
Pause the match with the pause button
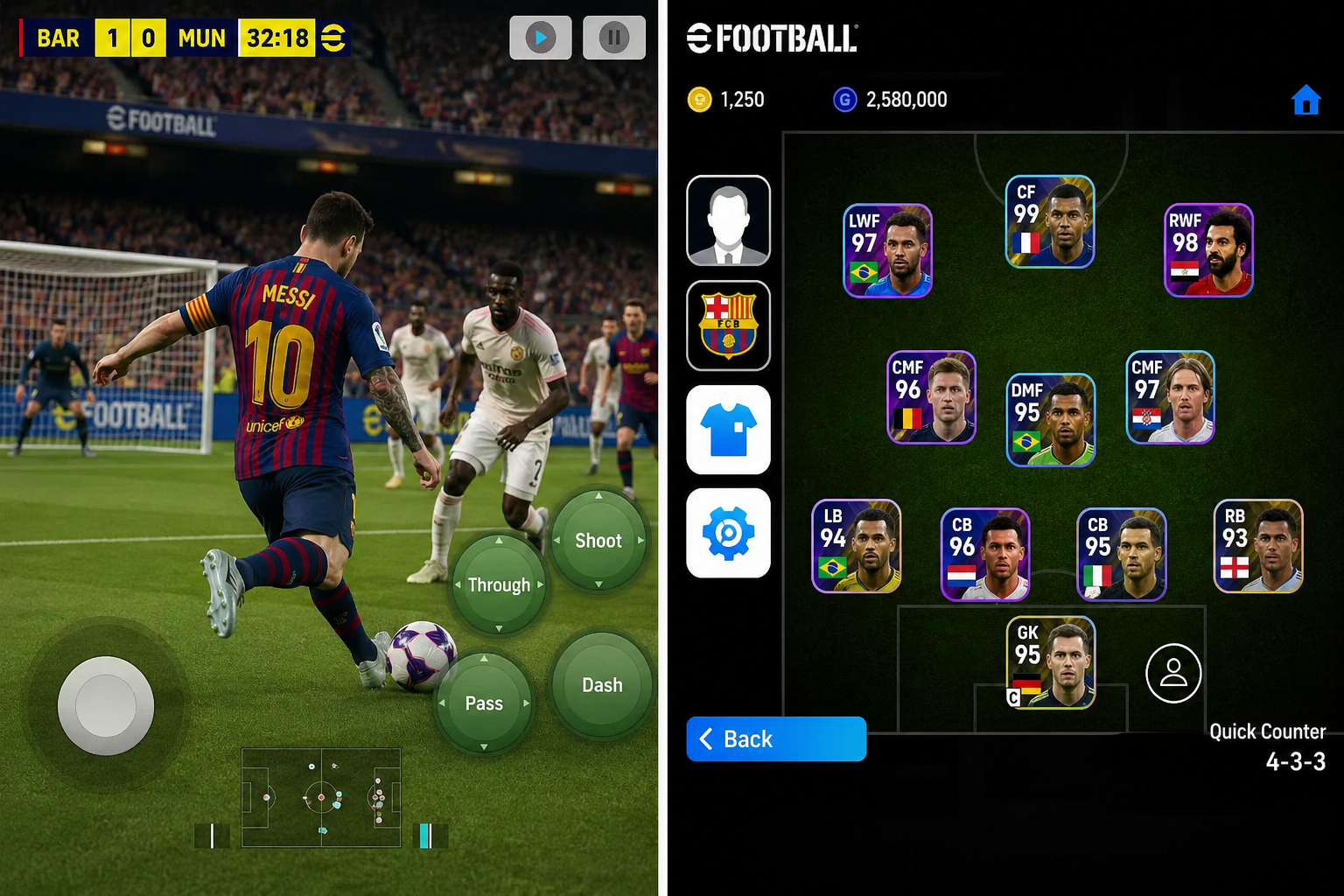pyautogui.click(x=613, y=38)
